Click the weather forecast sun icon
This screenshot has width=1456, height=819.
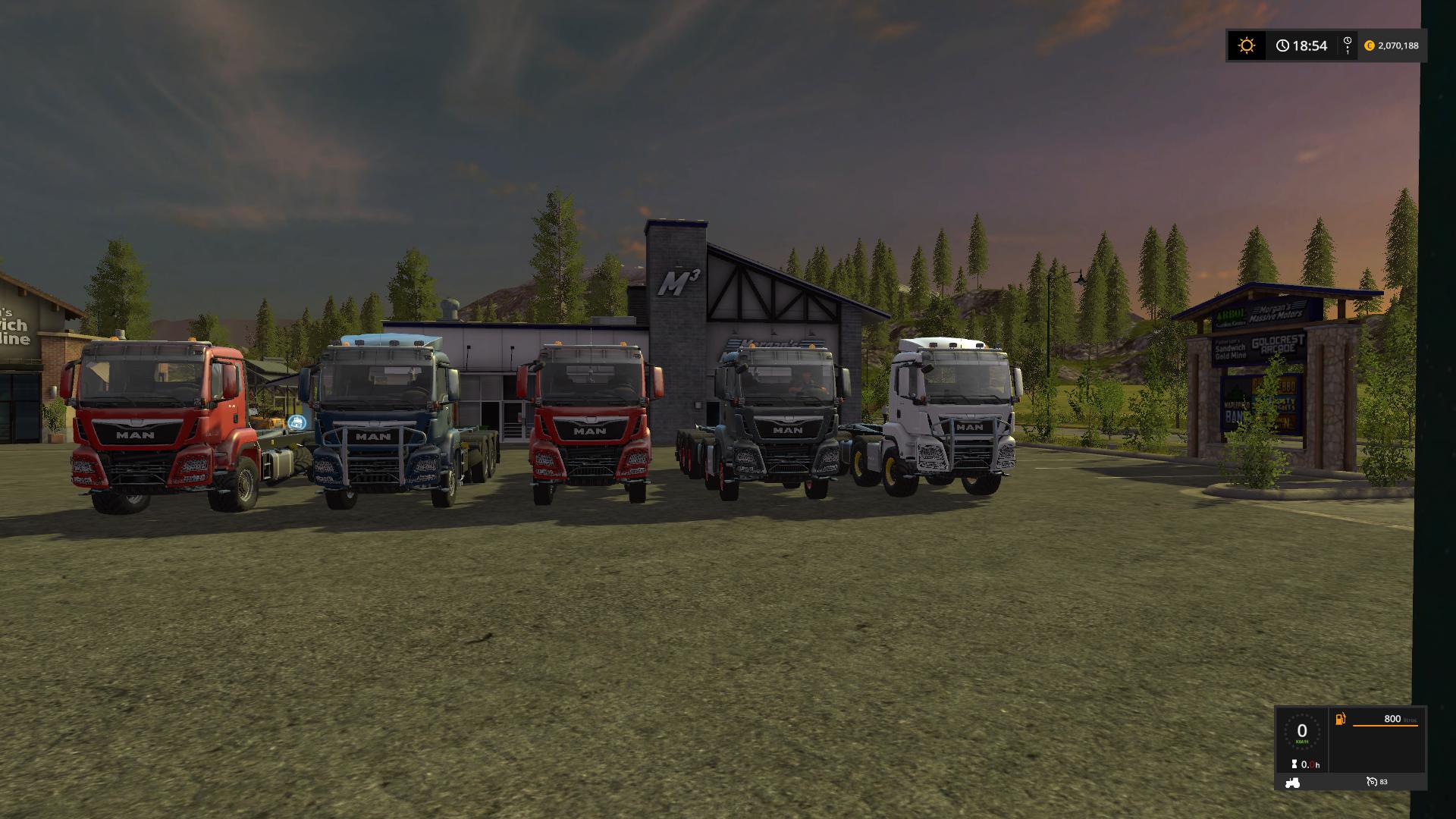1247,45
